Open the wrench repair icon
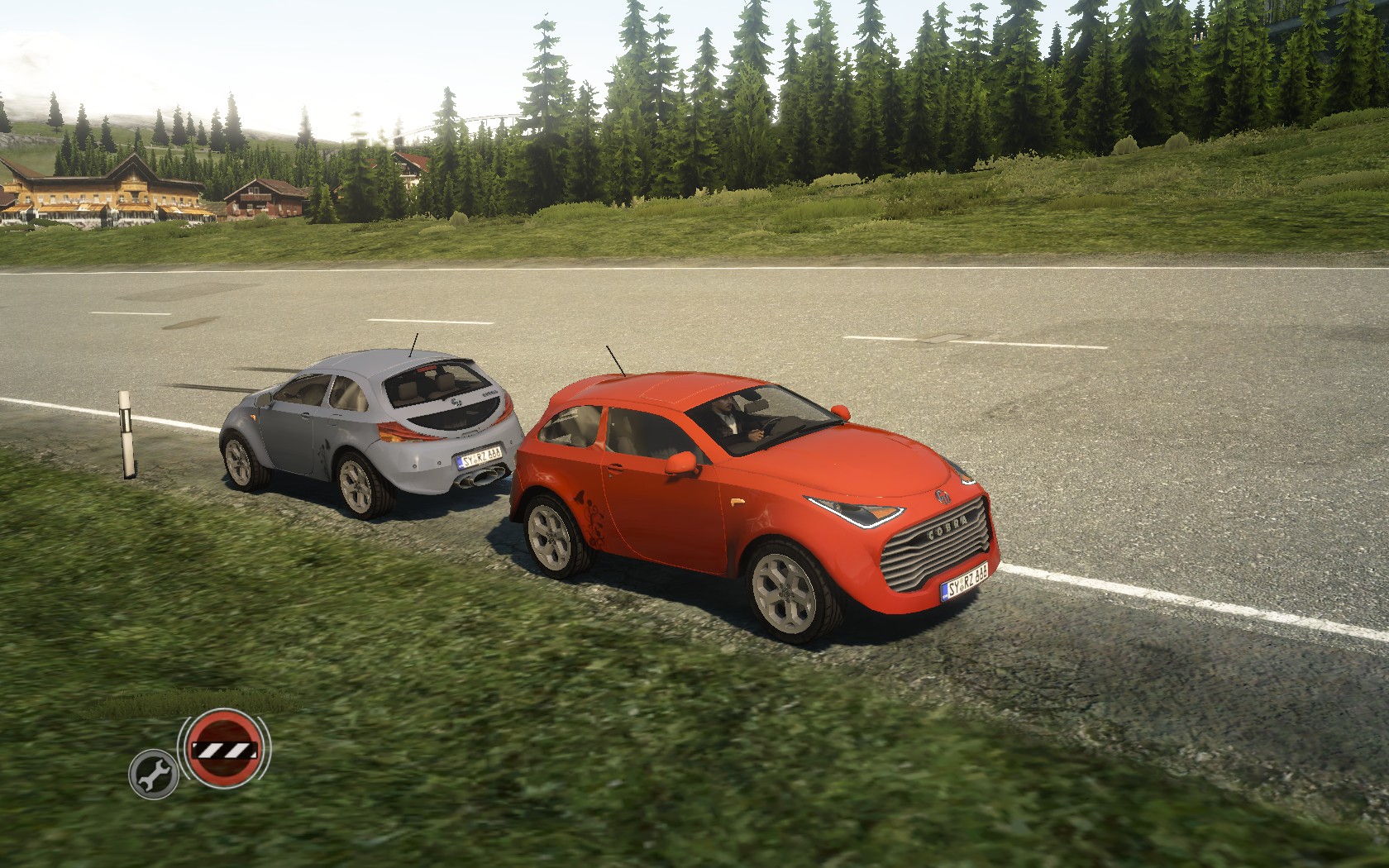 coord(154,774)
